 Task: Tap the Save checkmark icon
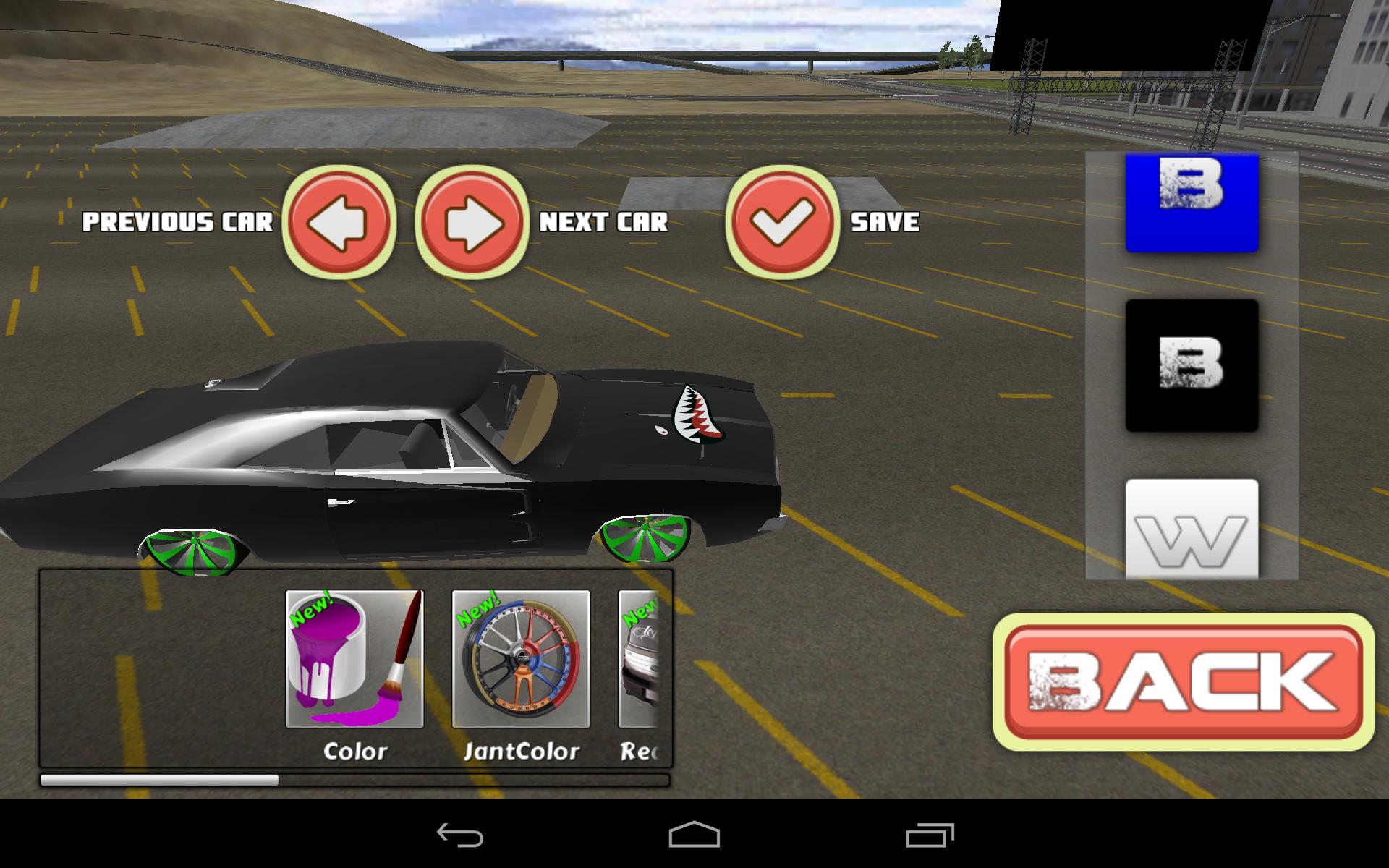point(783,222)
